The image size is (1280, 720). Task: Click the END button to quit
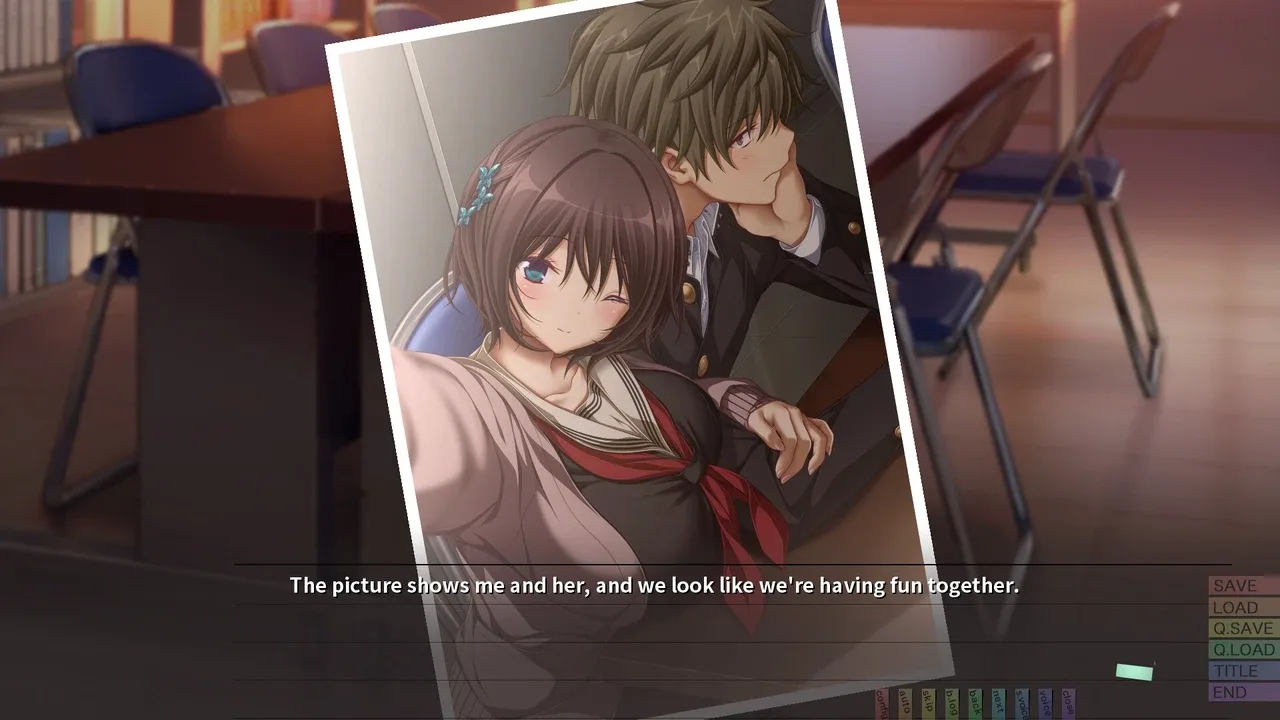pyautogui.click(x=1243, y=692)
